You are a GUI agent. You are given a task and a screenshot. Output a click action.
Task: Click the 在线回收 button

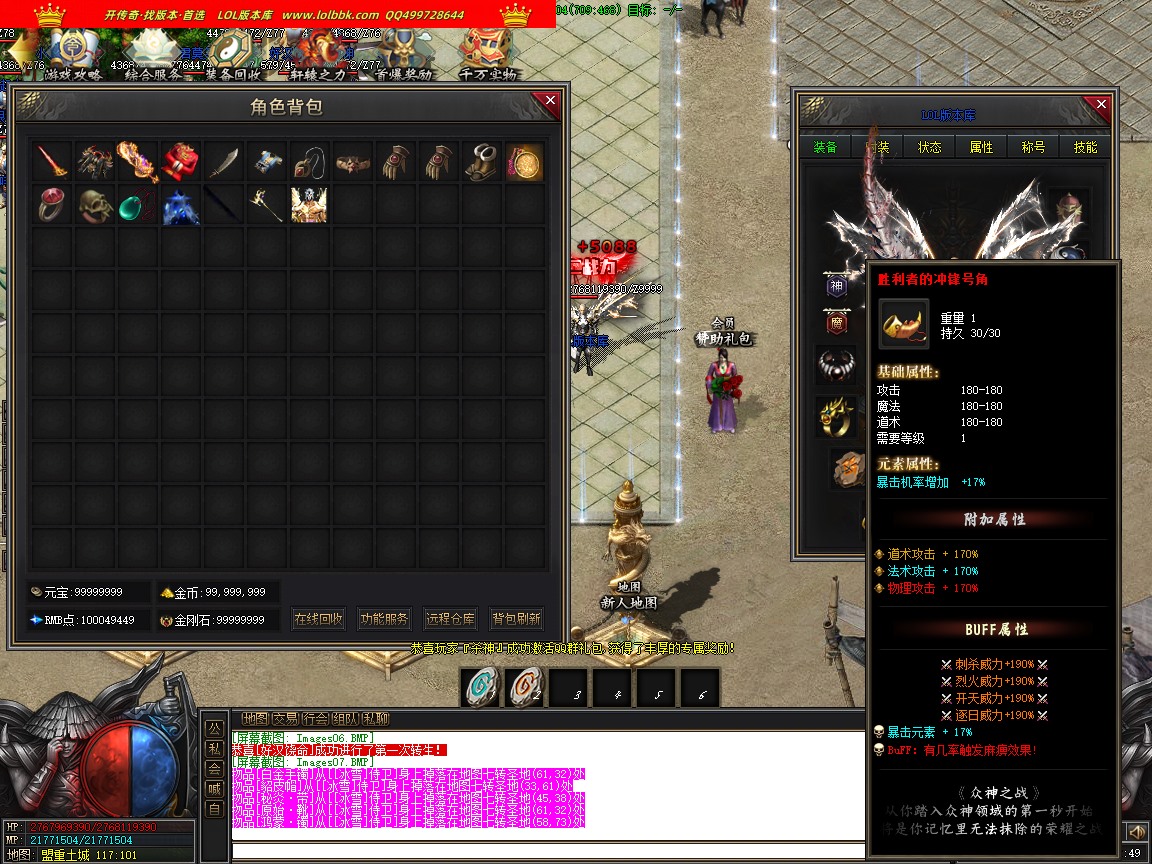click(319, 619)
